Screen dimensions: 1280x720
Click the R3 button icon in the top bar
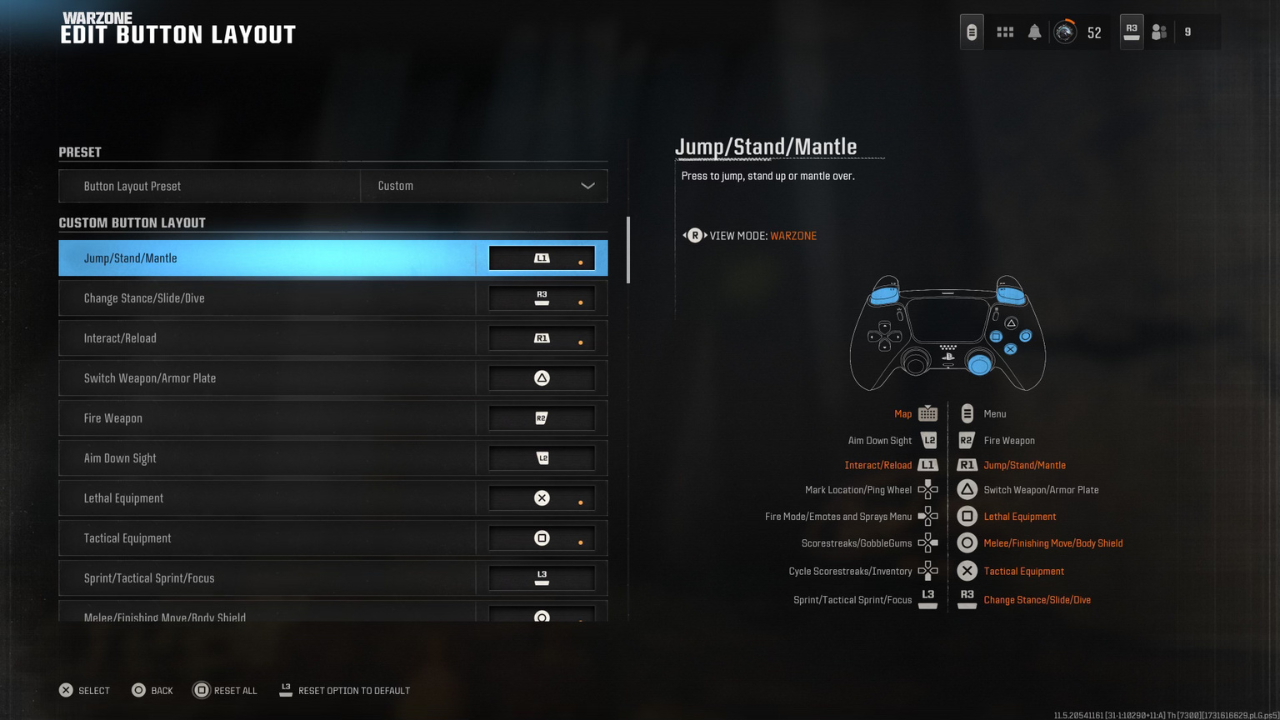click(x=1130, y=31)
